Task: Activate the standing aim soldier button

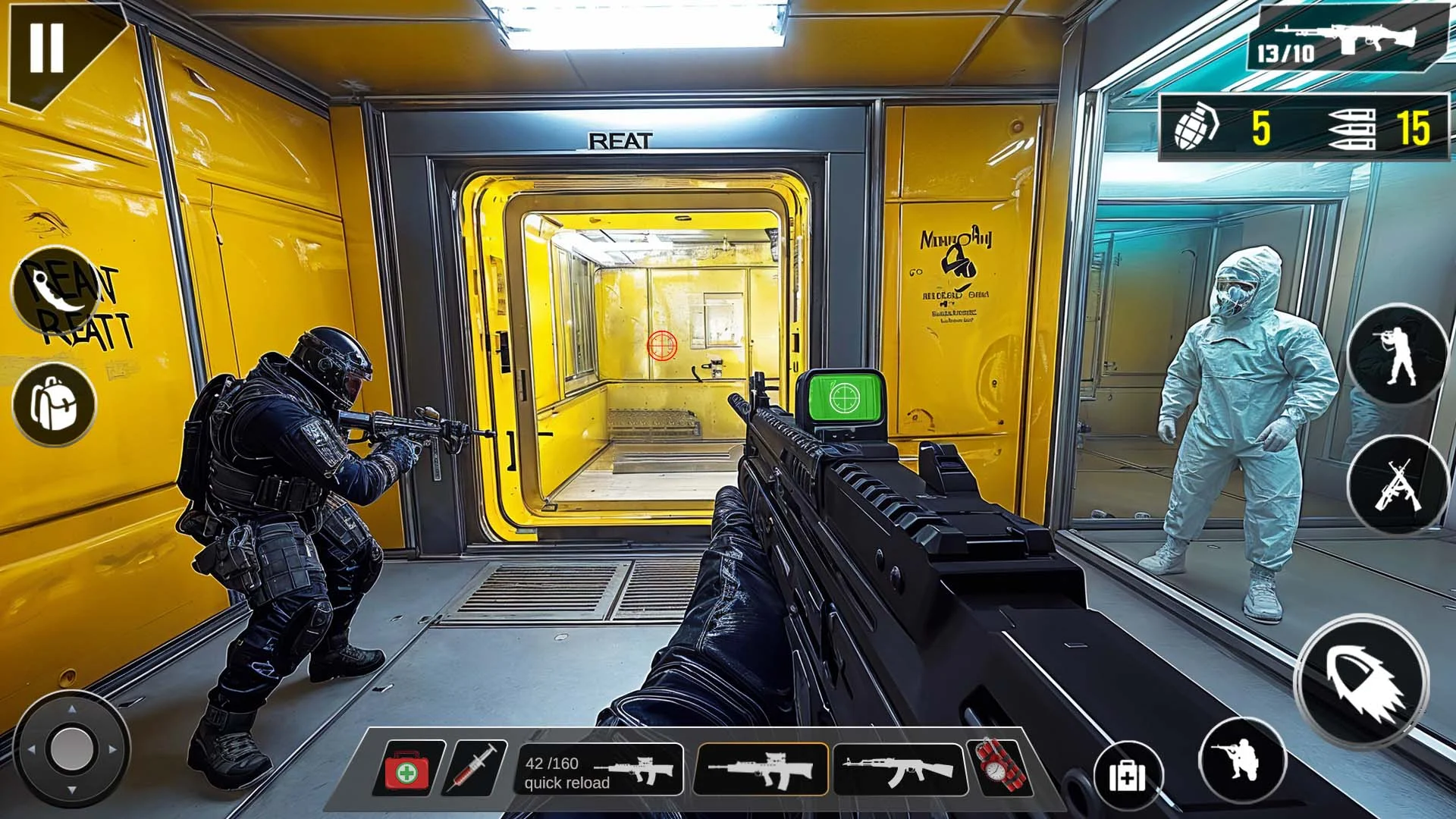Action: [1398, 355]
